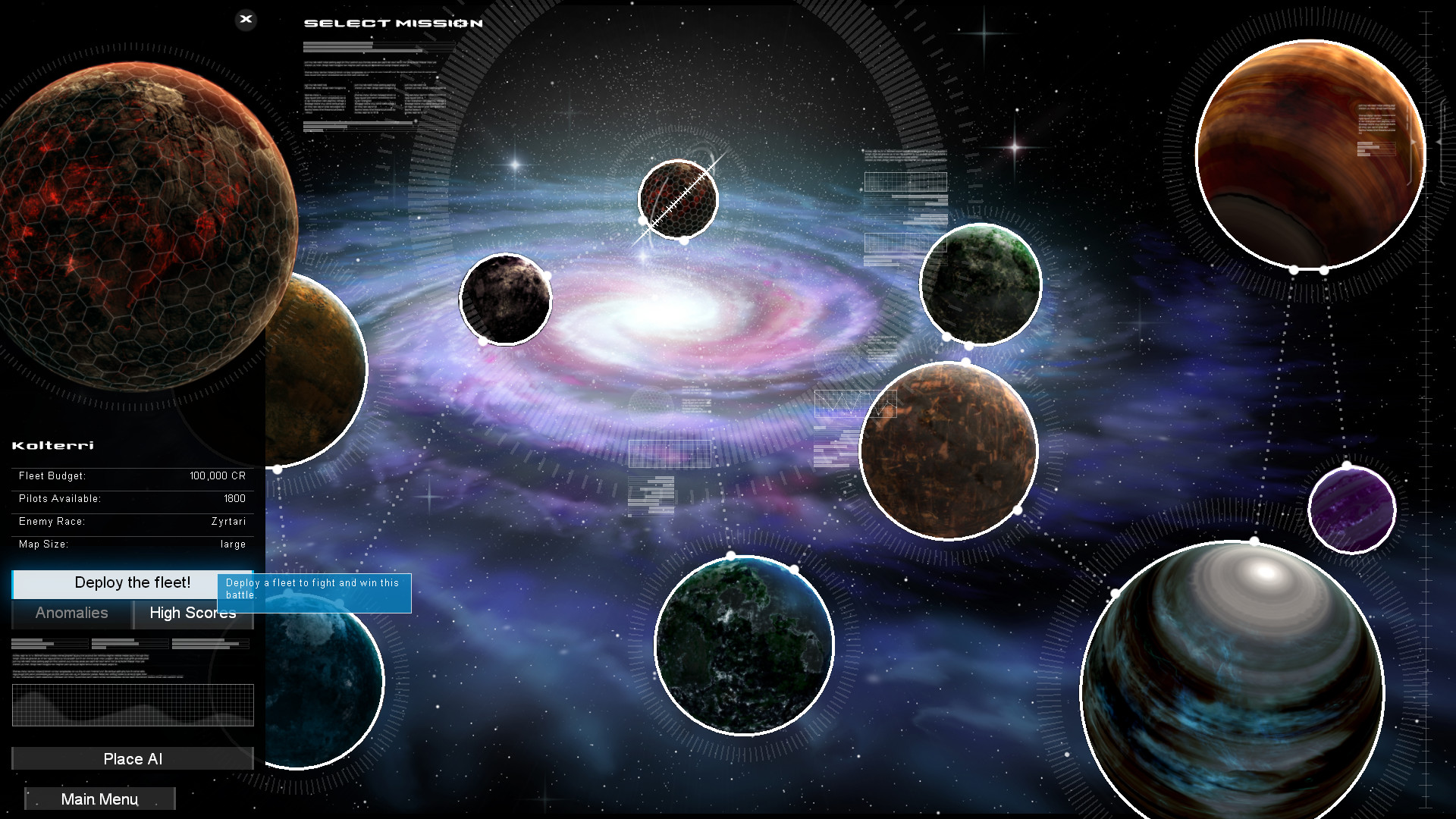The height and width of the screenshot is (819, 1456).
Task: Click the SELECT MISSION header text
Action: (x=394, y=23)
